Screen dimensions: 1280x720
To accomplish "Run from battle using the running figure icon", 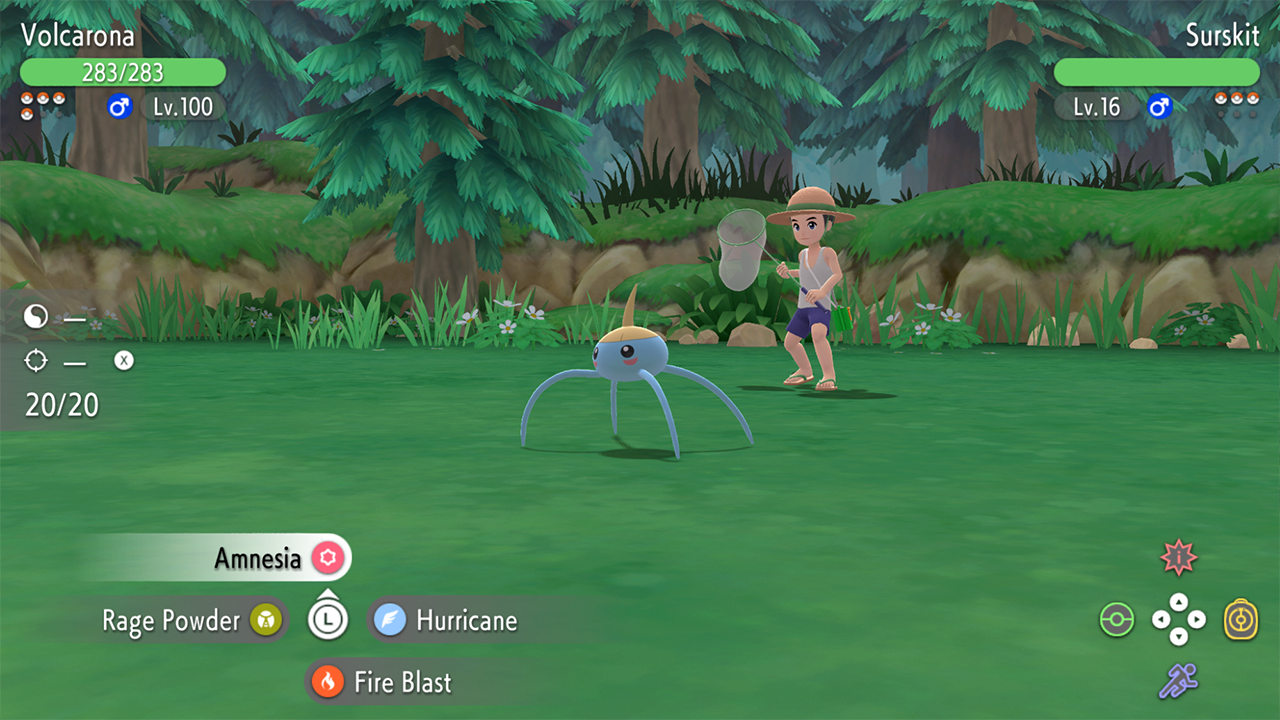I will click(x=1179, y=682).
